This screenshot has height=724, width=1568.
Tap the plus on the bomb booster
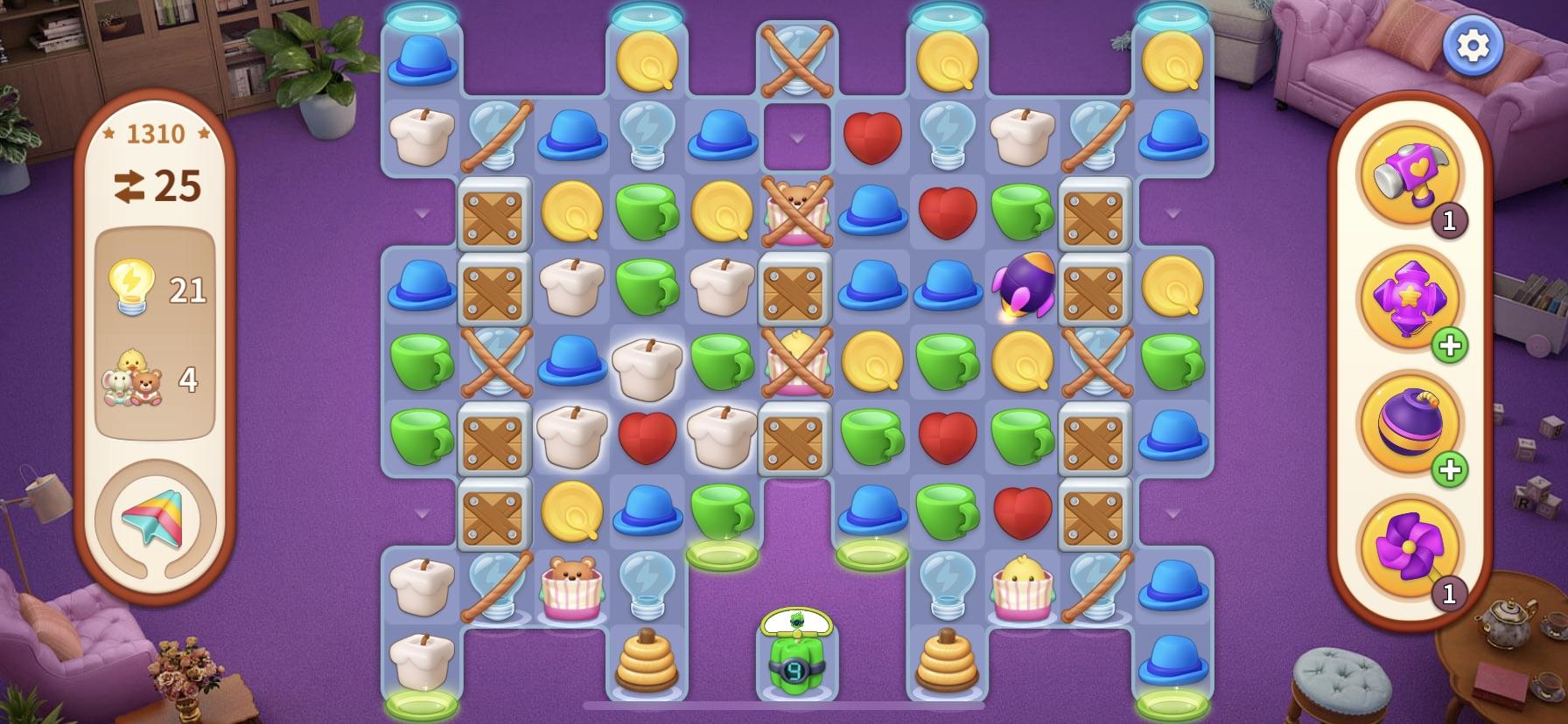1449,470
